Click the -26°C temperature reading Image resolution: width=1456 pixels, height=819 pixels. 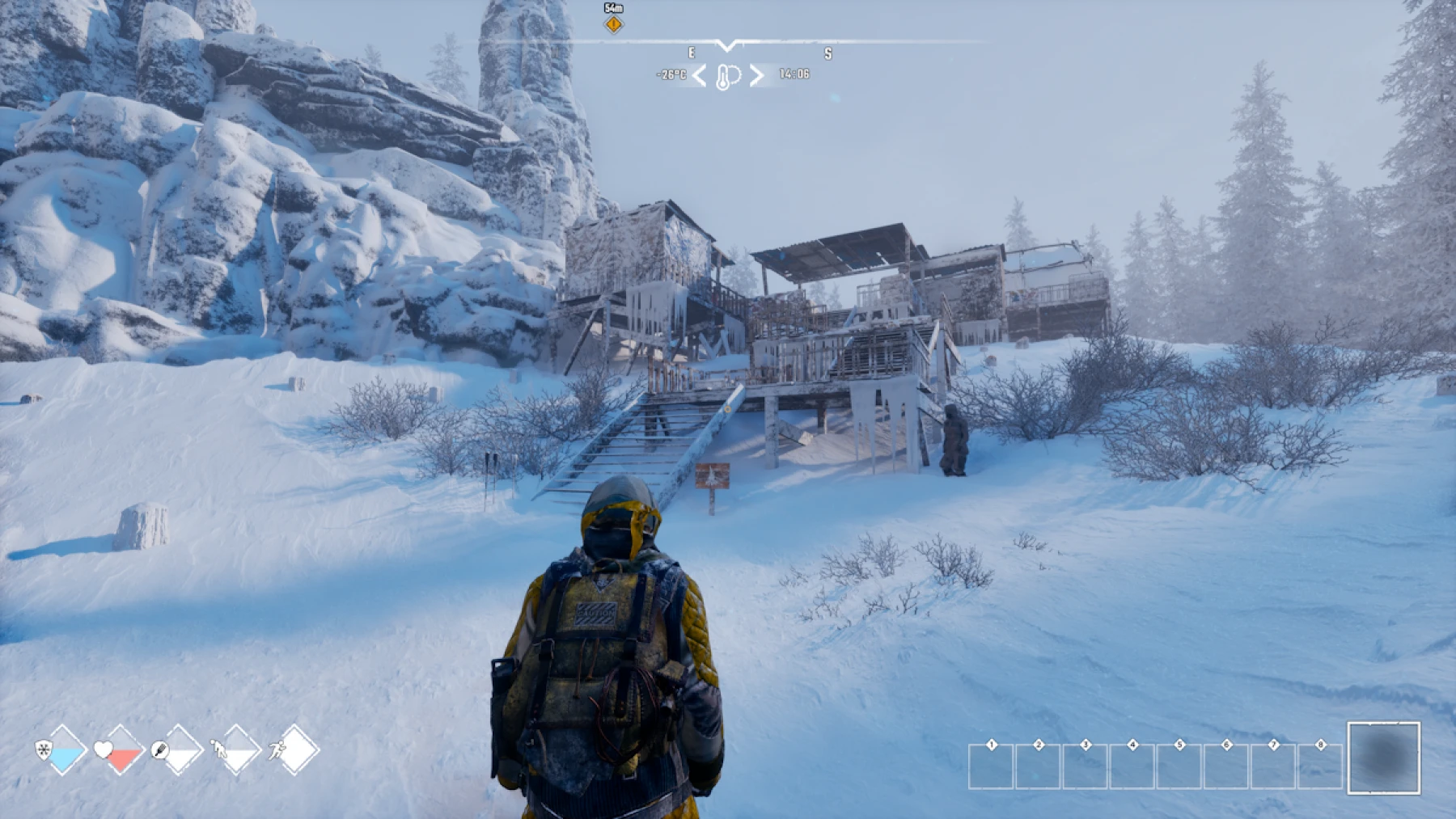coord(671,75)
